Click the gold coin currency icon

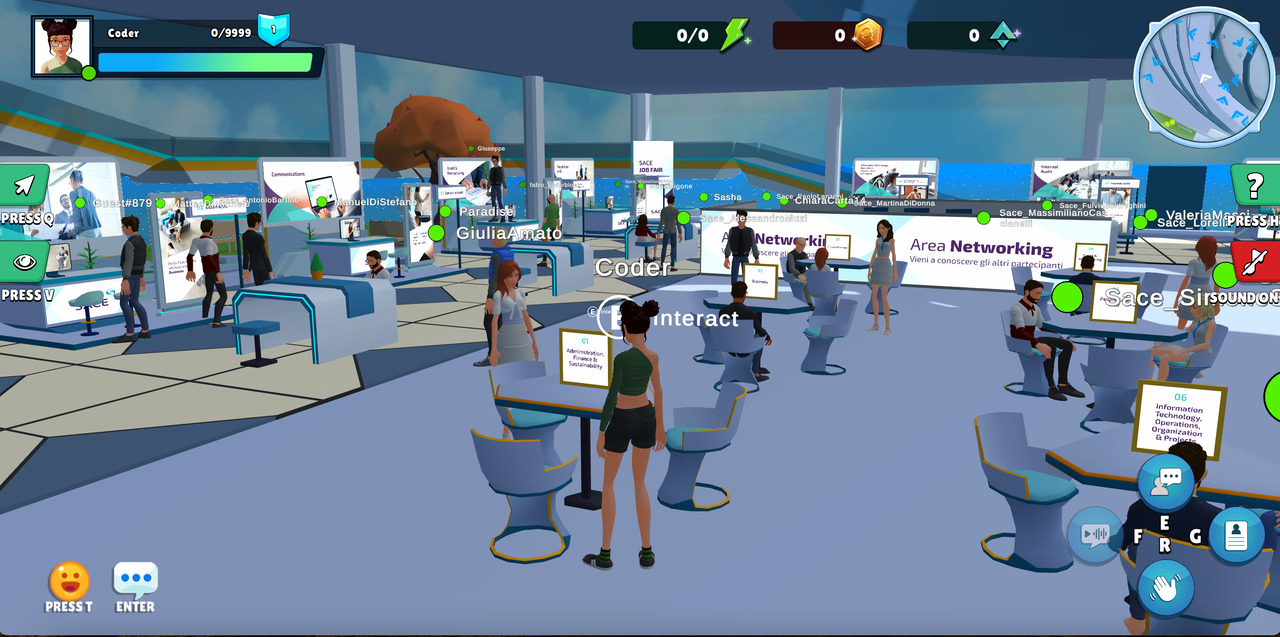[867, 35]
